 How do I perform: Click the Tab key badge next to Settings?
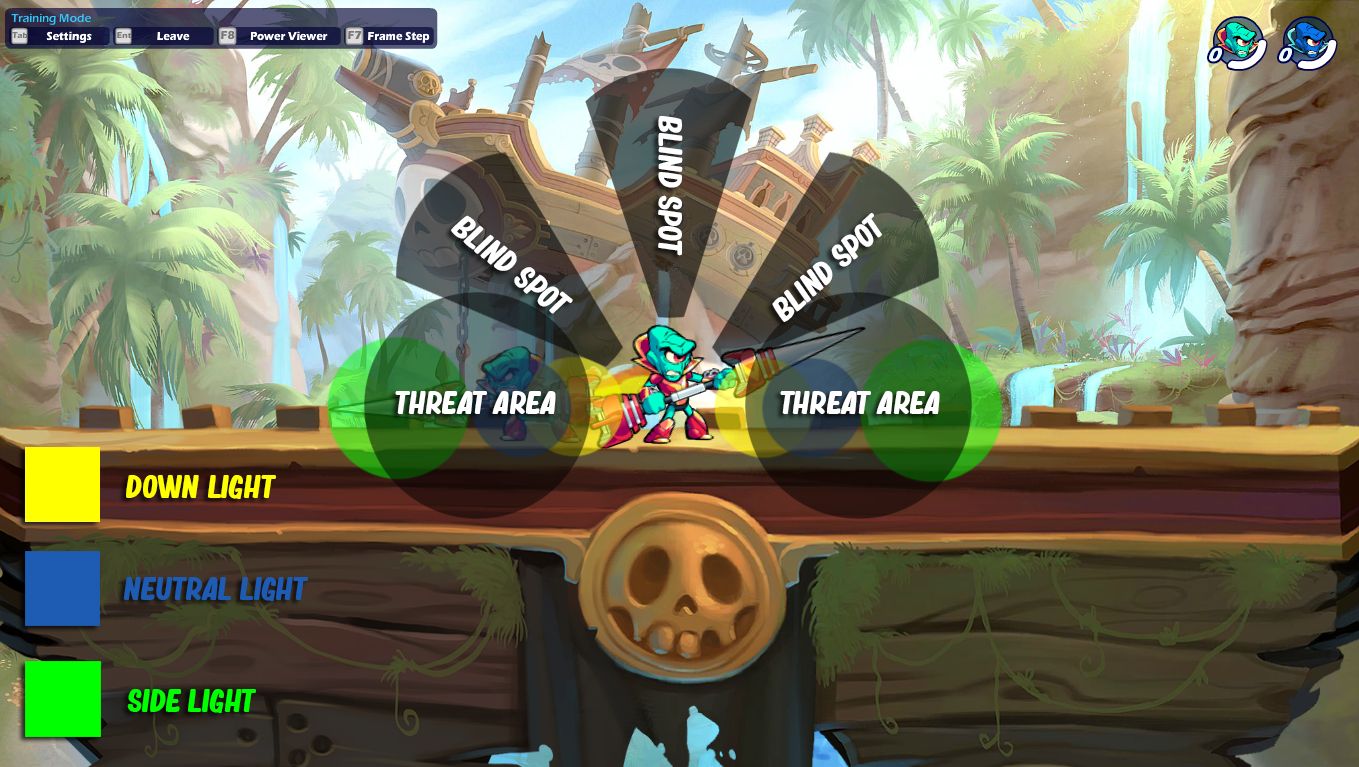pos(19,34)
